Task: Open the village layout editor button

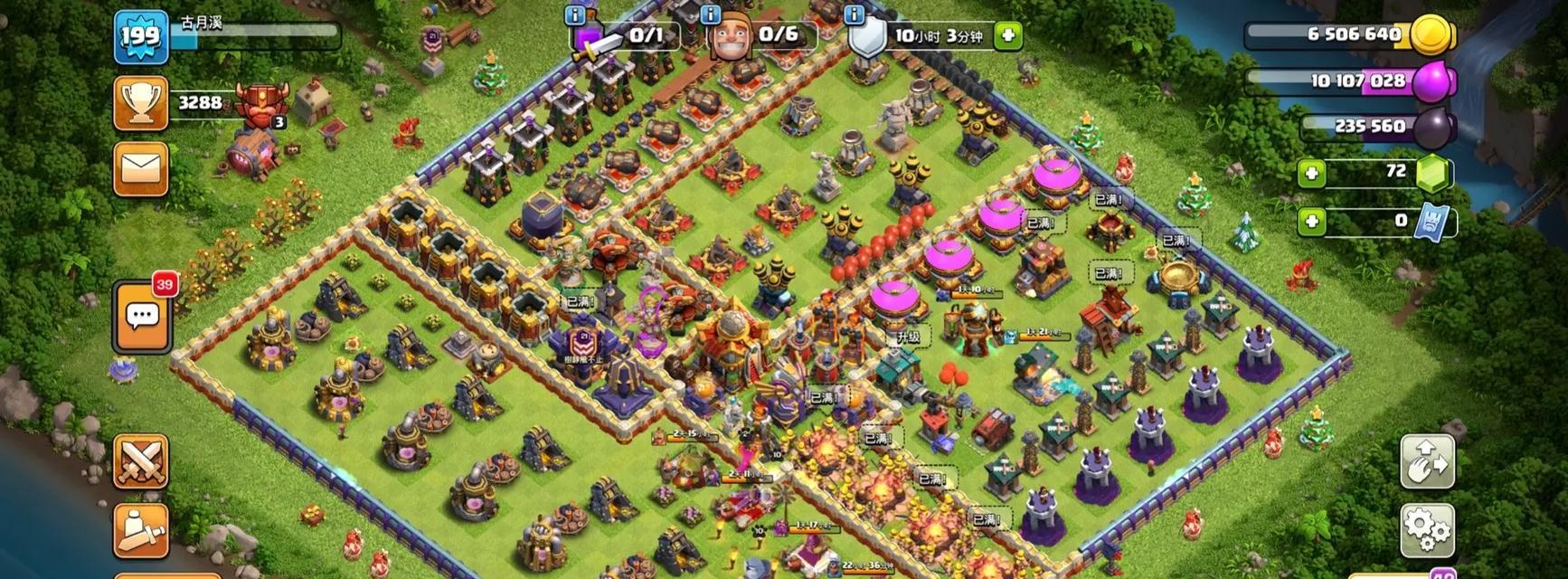Action: click(1427, 461)
